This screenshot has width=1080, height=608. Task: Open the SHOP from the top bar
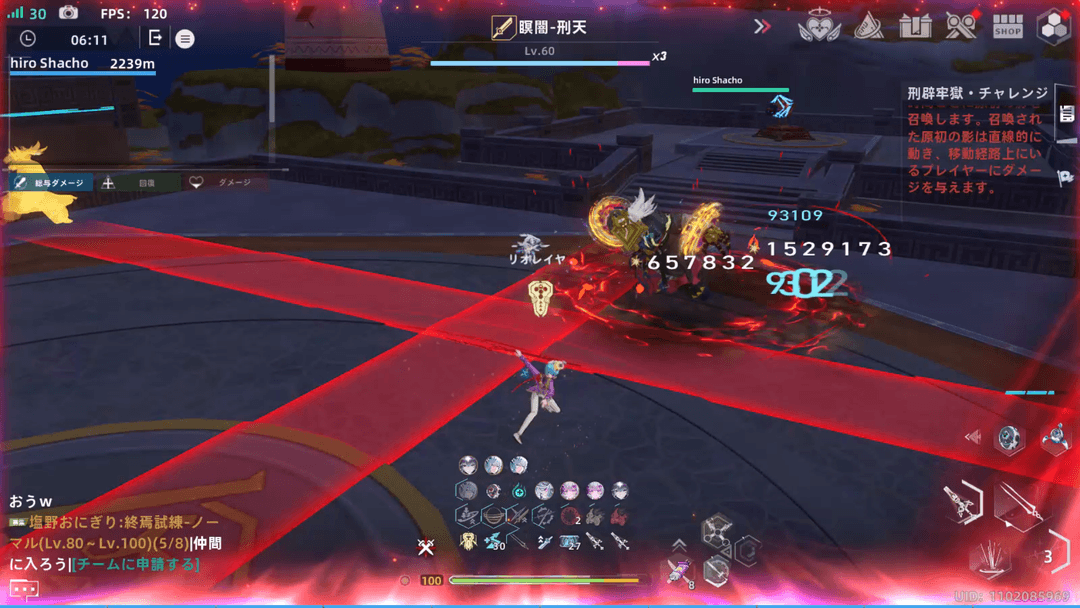click(x=1007, y=27)
